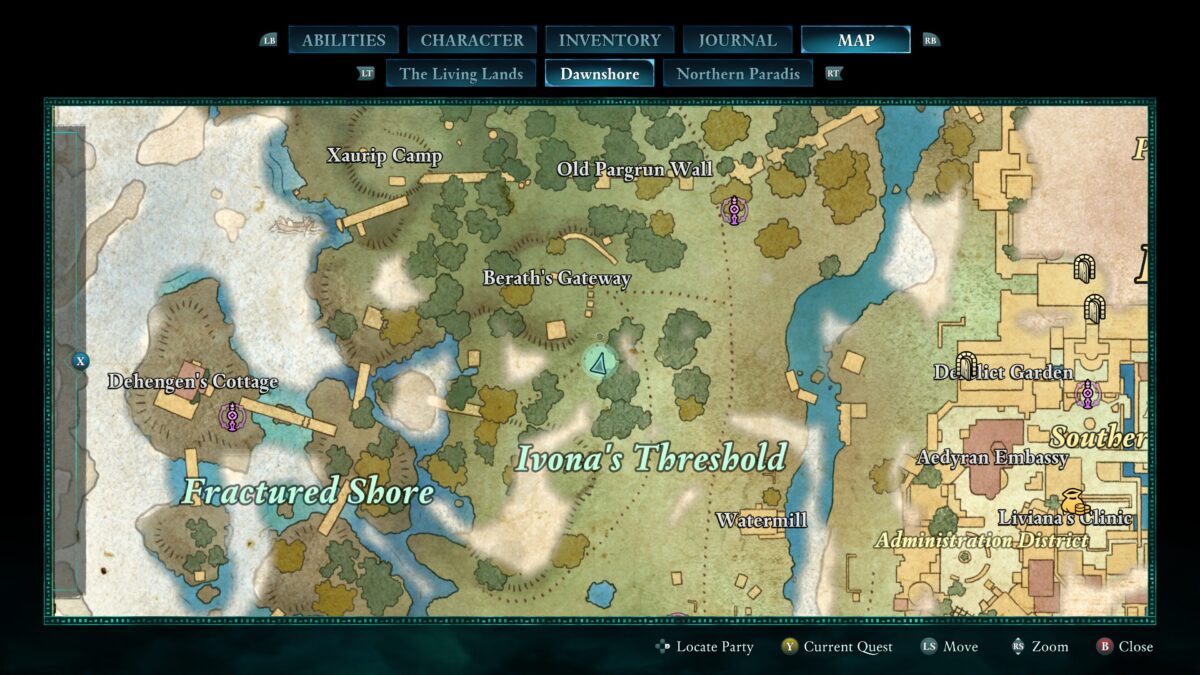
Task: Open the Inventory tab
Action: tap(609, 40)
